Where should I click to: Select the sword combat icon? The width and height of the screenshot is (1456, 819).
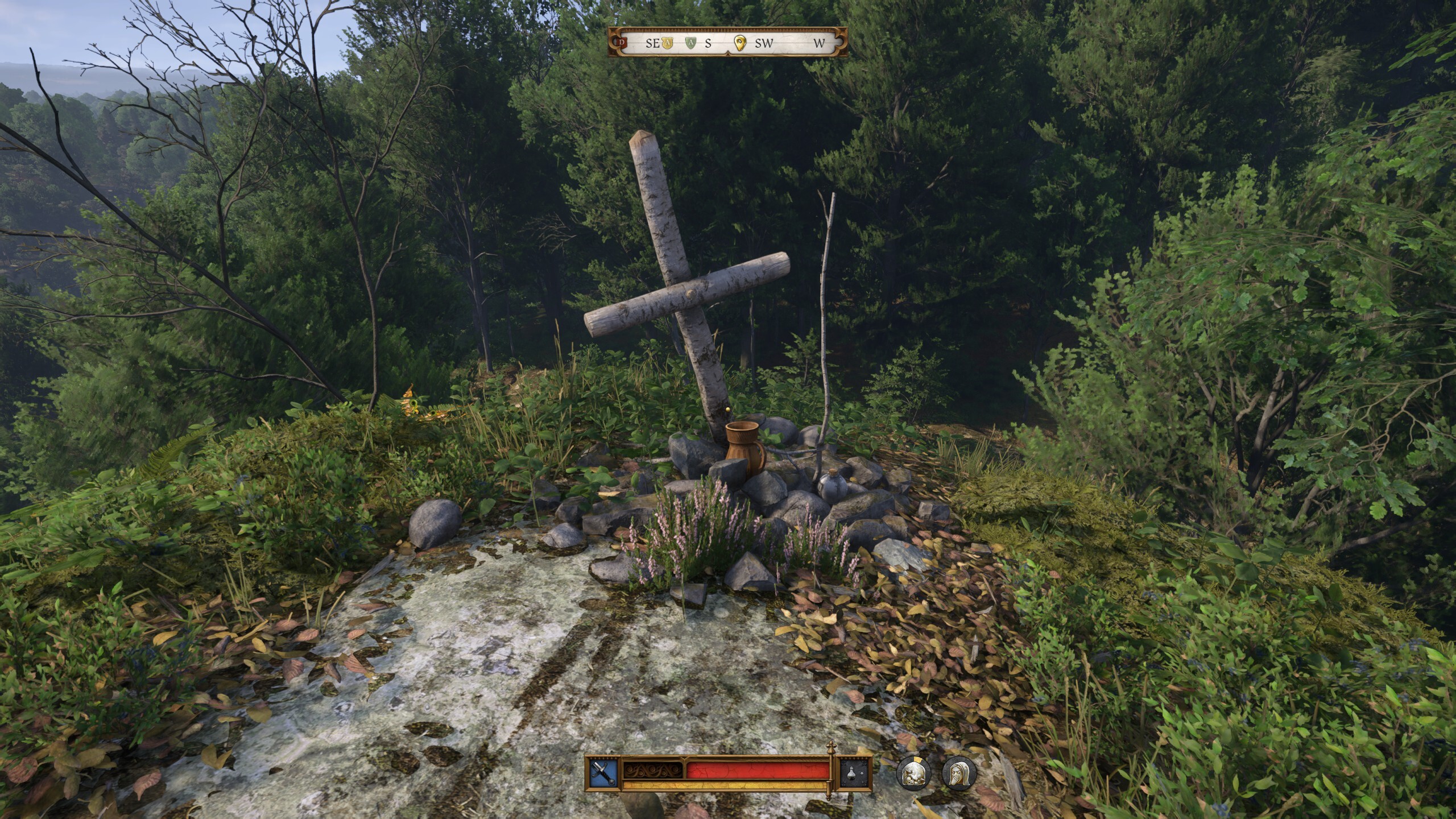602,774
